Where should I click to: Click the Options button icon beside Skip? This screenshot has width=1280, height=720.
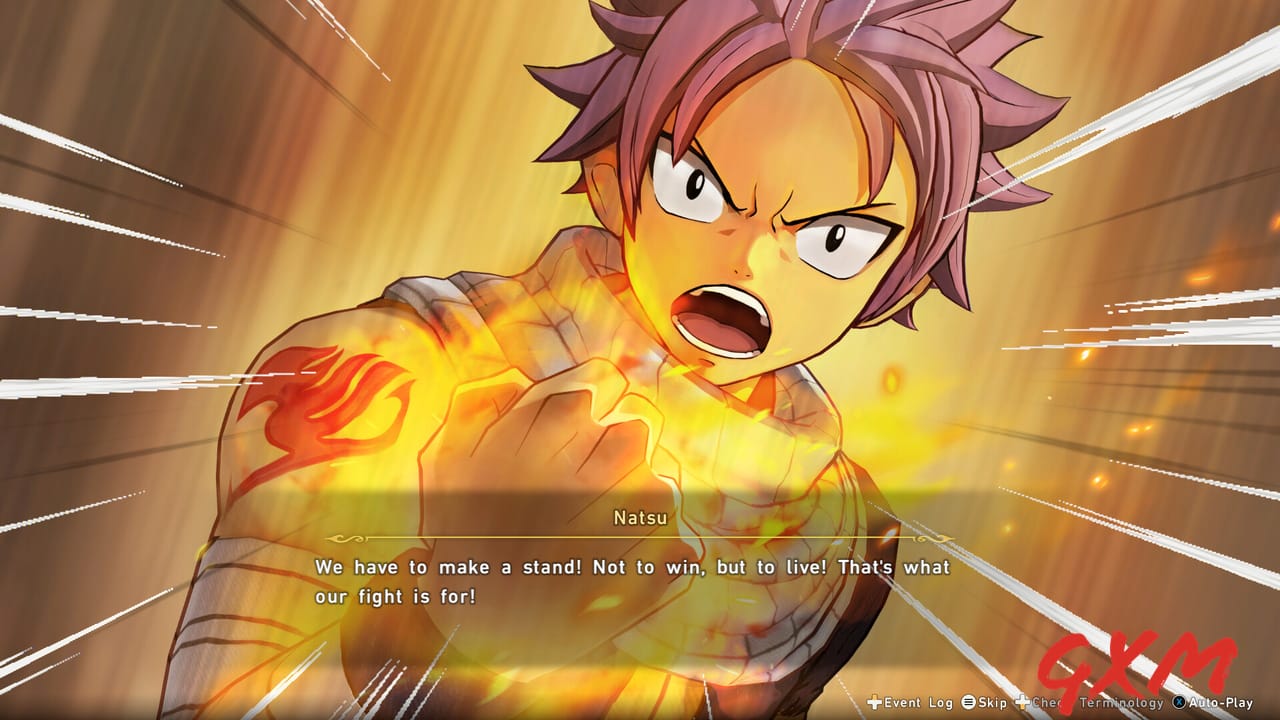(x=967, y=703)
